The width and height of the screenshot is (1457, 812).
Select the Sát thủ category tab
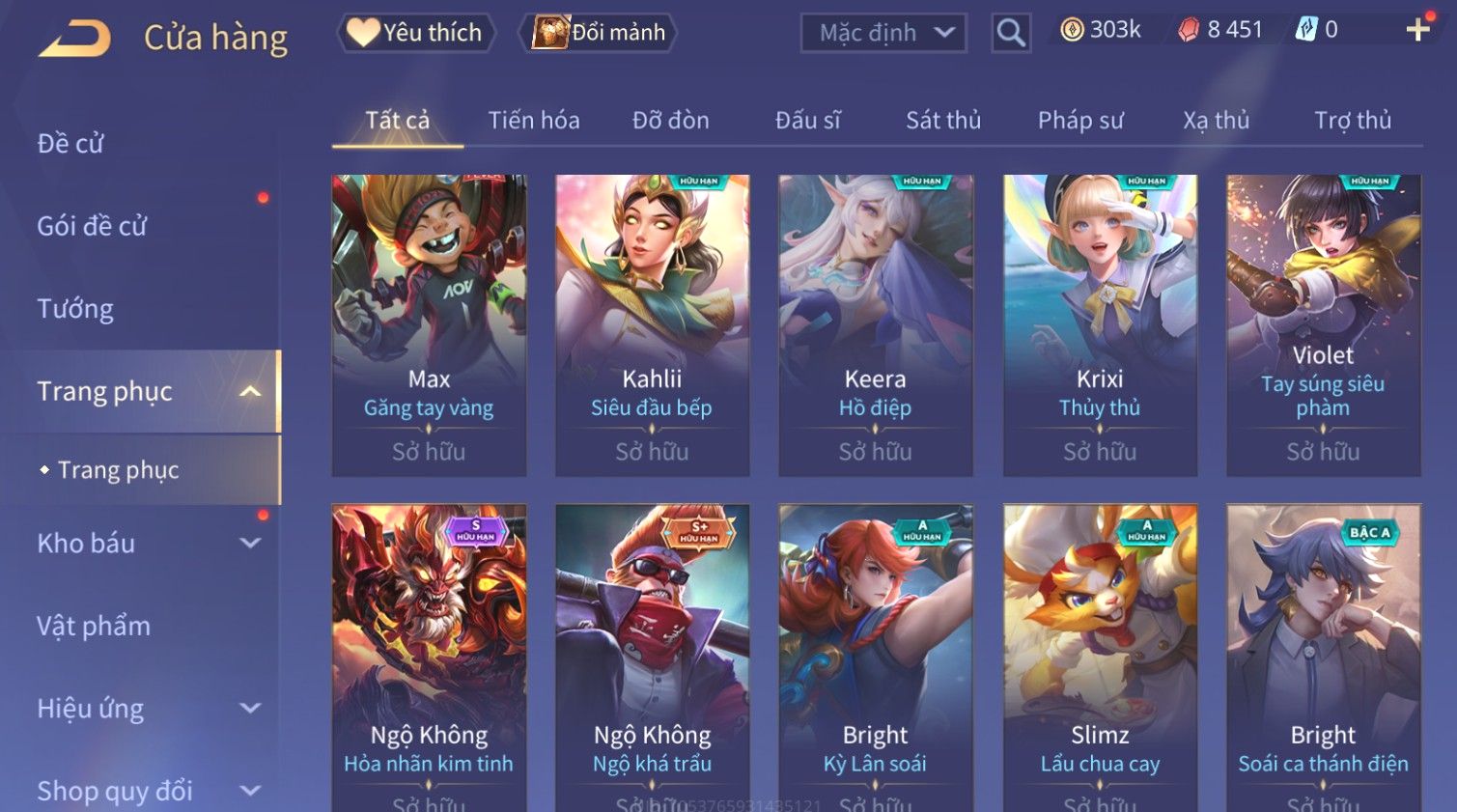(x=942, y=121)
